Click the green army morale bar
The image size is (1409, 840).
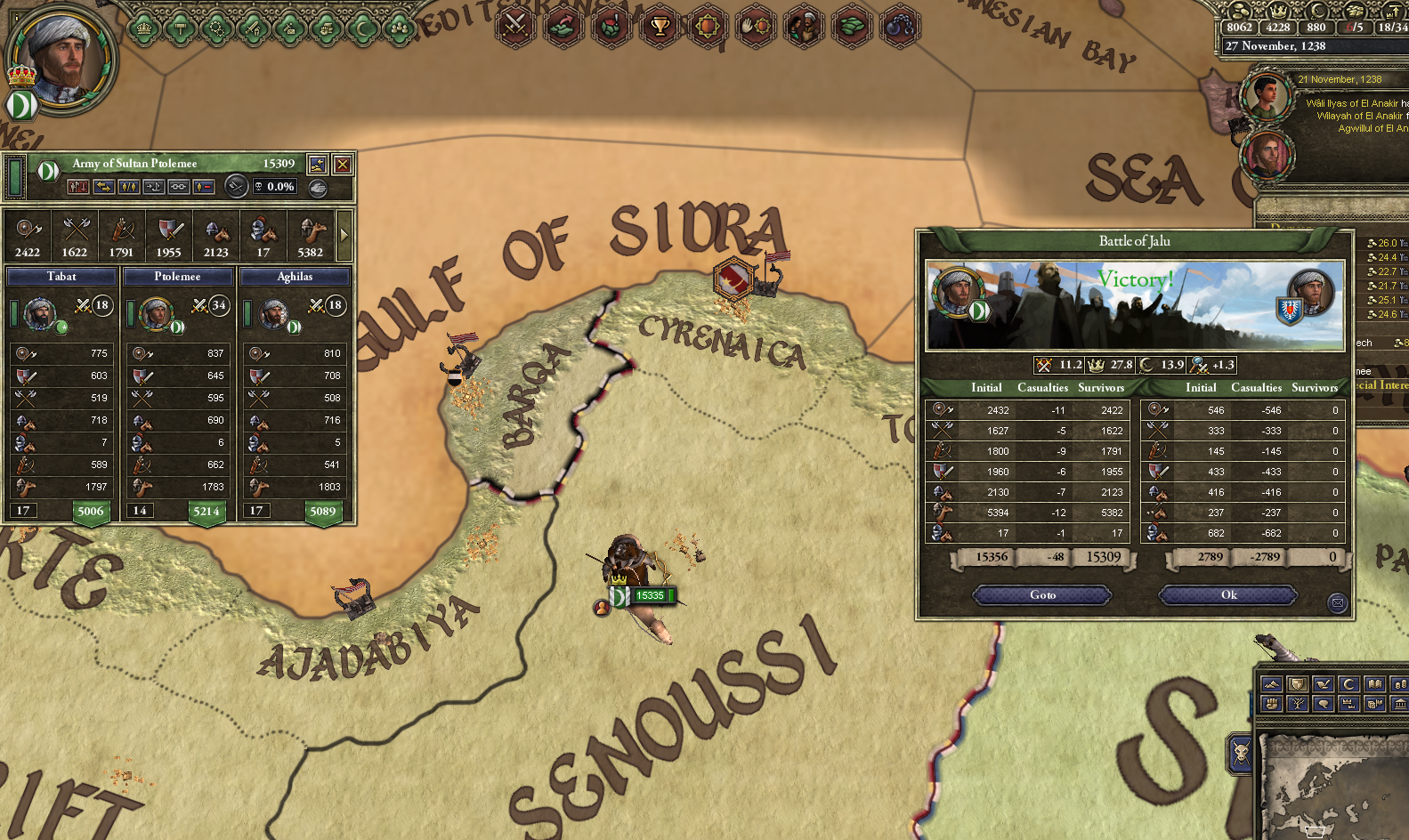[x=13, y=177]
